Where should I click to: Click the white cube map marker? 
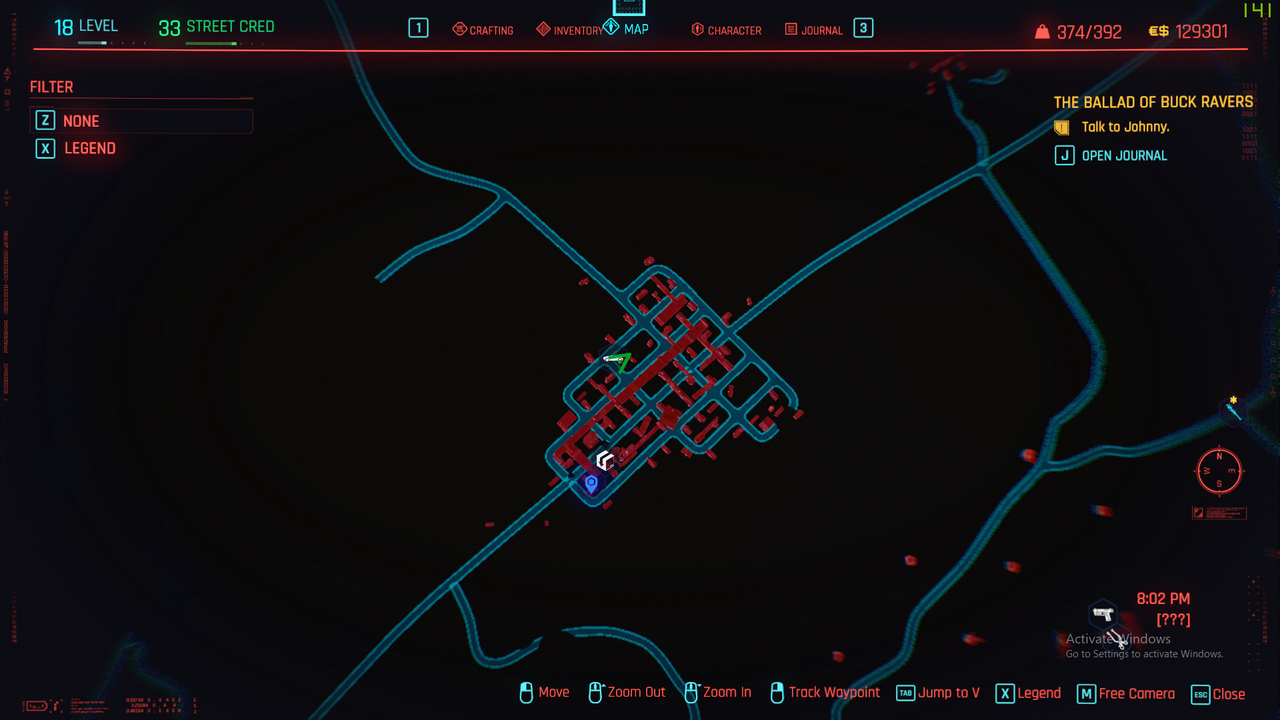(x=605, y=460)
